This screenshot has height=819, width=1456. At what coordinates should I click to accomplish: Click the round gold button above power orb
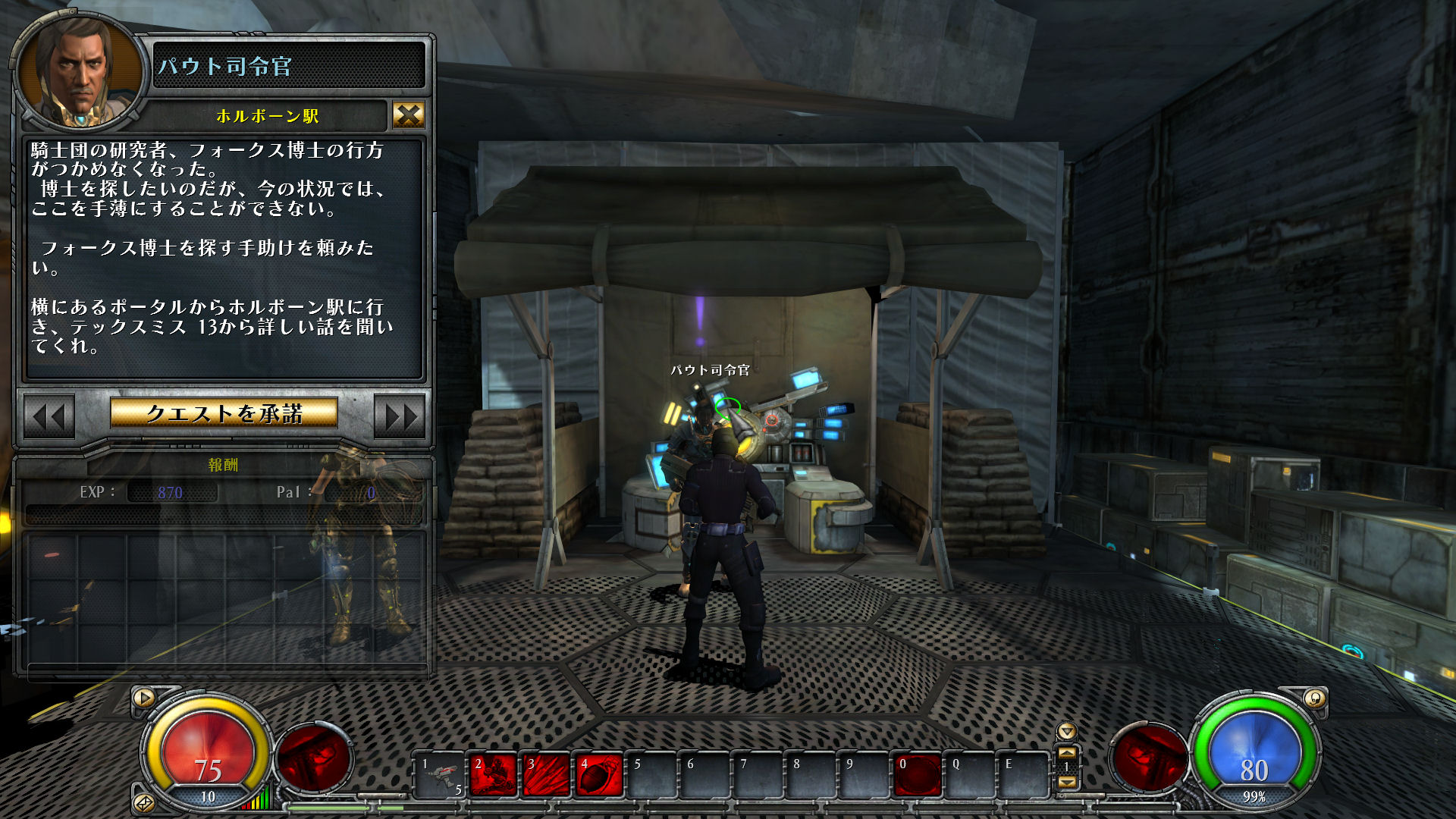pos(1314,698)
